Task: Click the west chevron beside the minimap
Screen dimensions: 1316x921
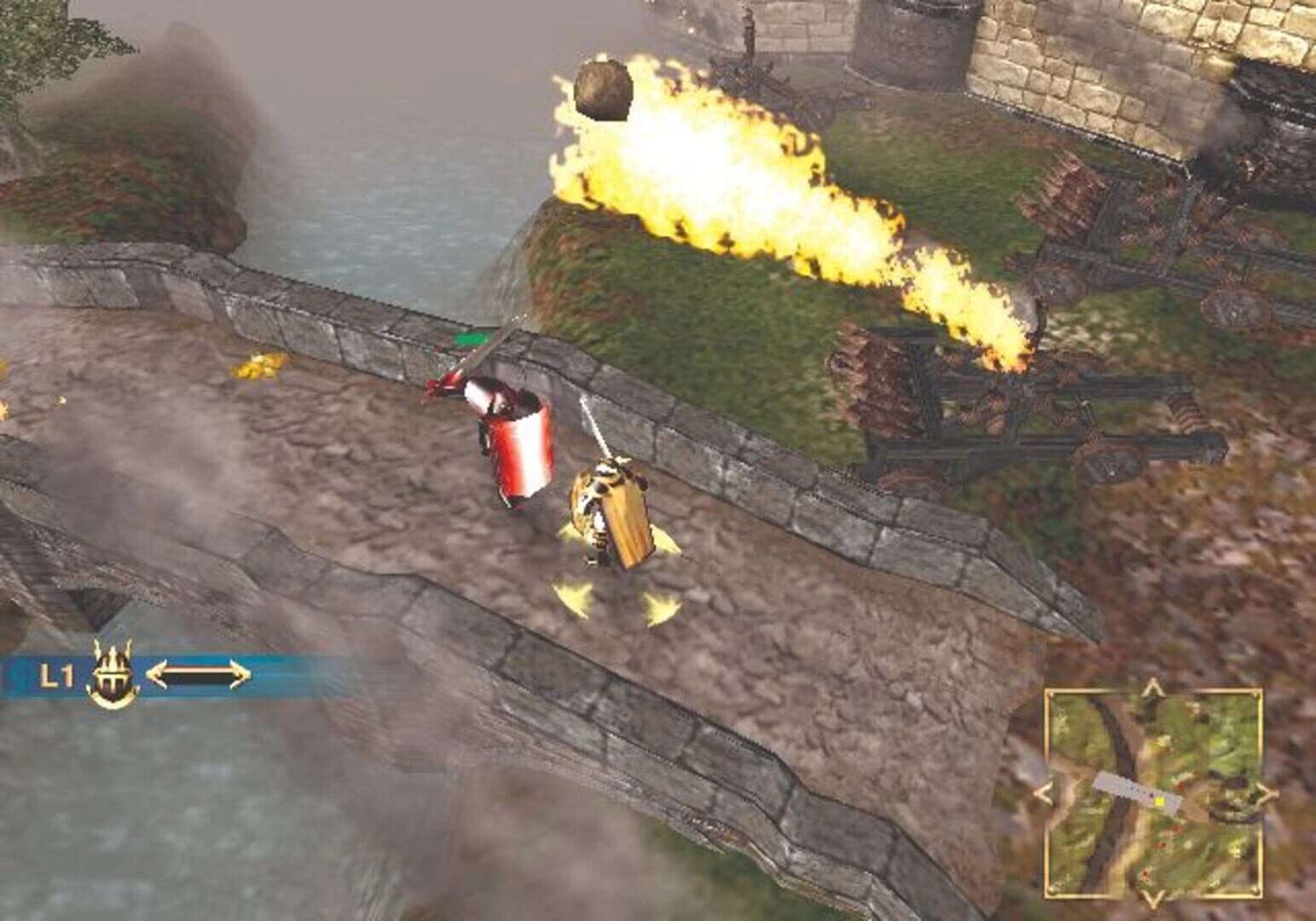Action: [1042, 791]
